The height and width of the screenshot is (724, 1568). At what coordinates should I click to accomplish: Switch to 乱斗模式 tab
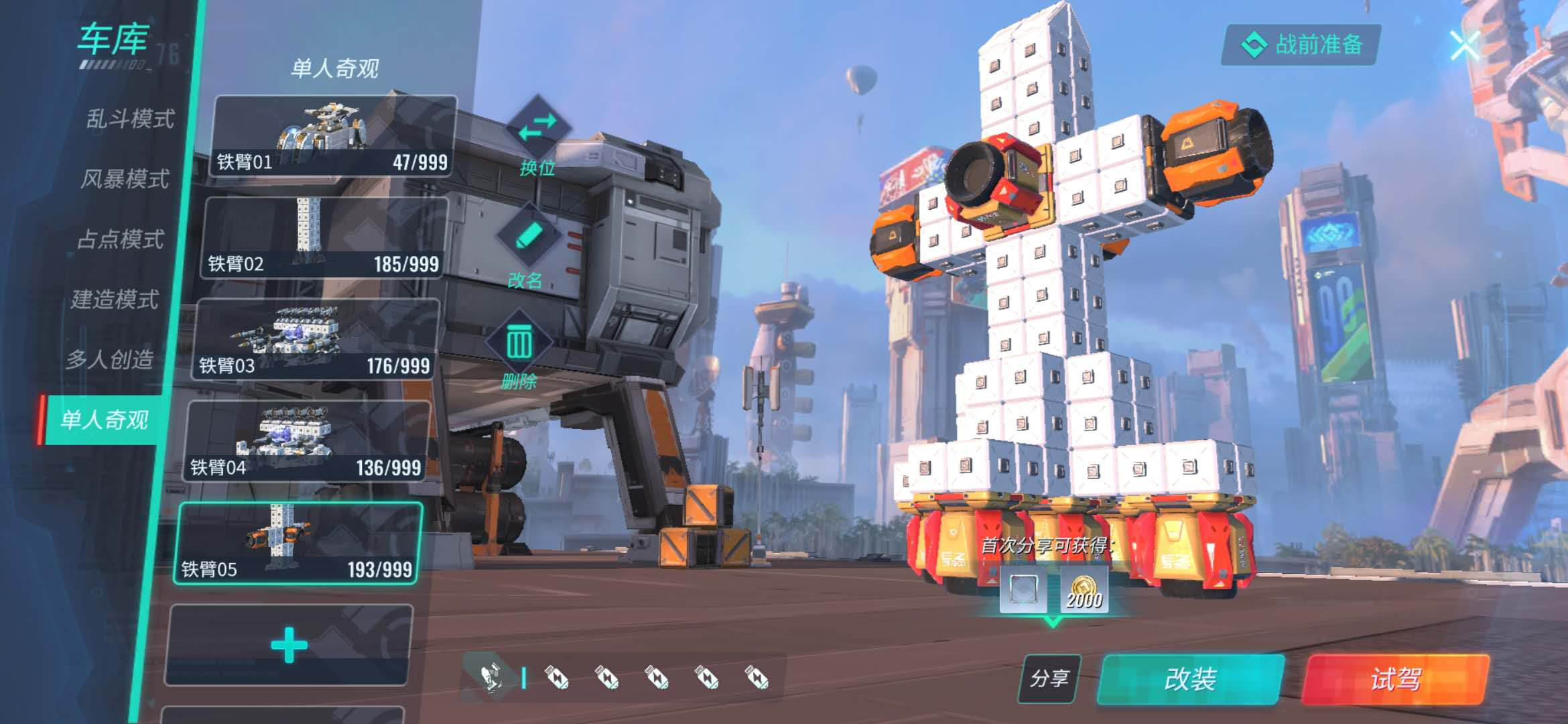130,119
